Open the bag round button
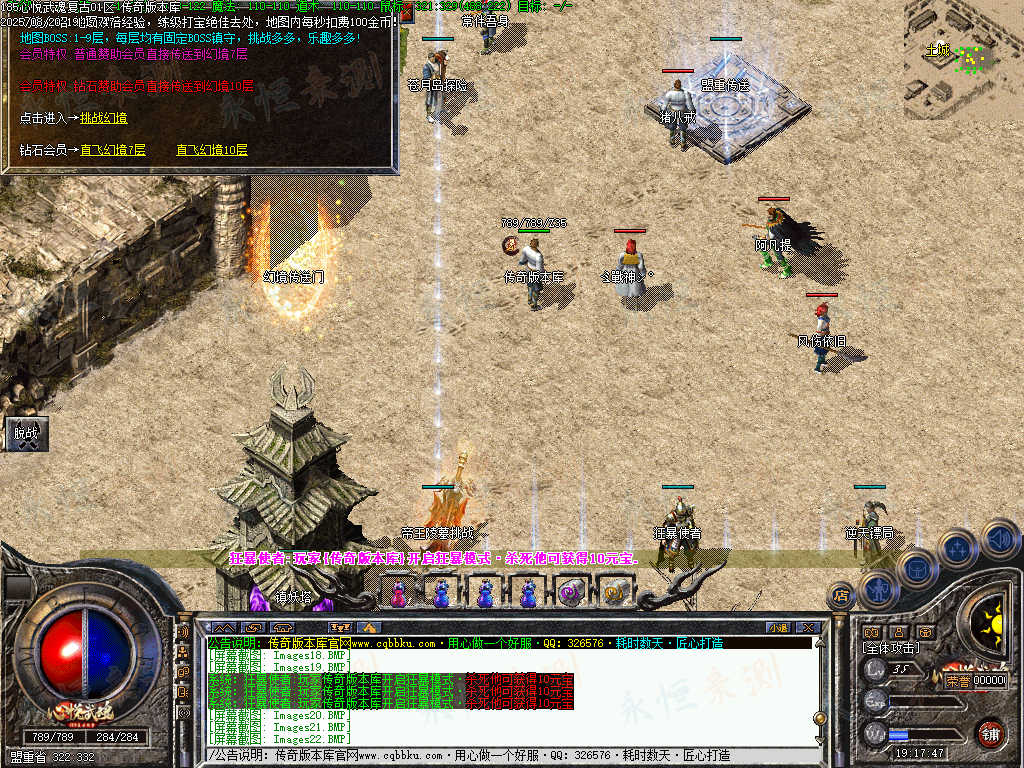Image resolution: width=1024 pixels, height=768 pixels. point(917,568)
